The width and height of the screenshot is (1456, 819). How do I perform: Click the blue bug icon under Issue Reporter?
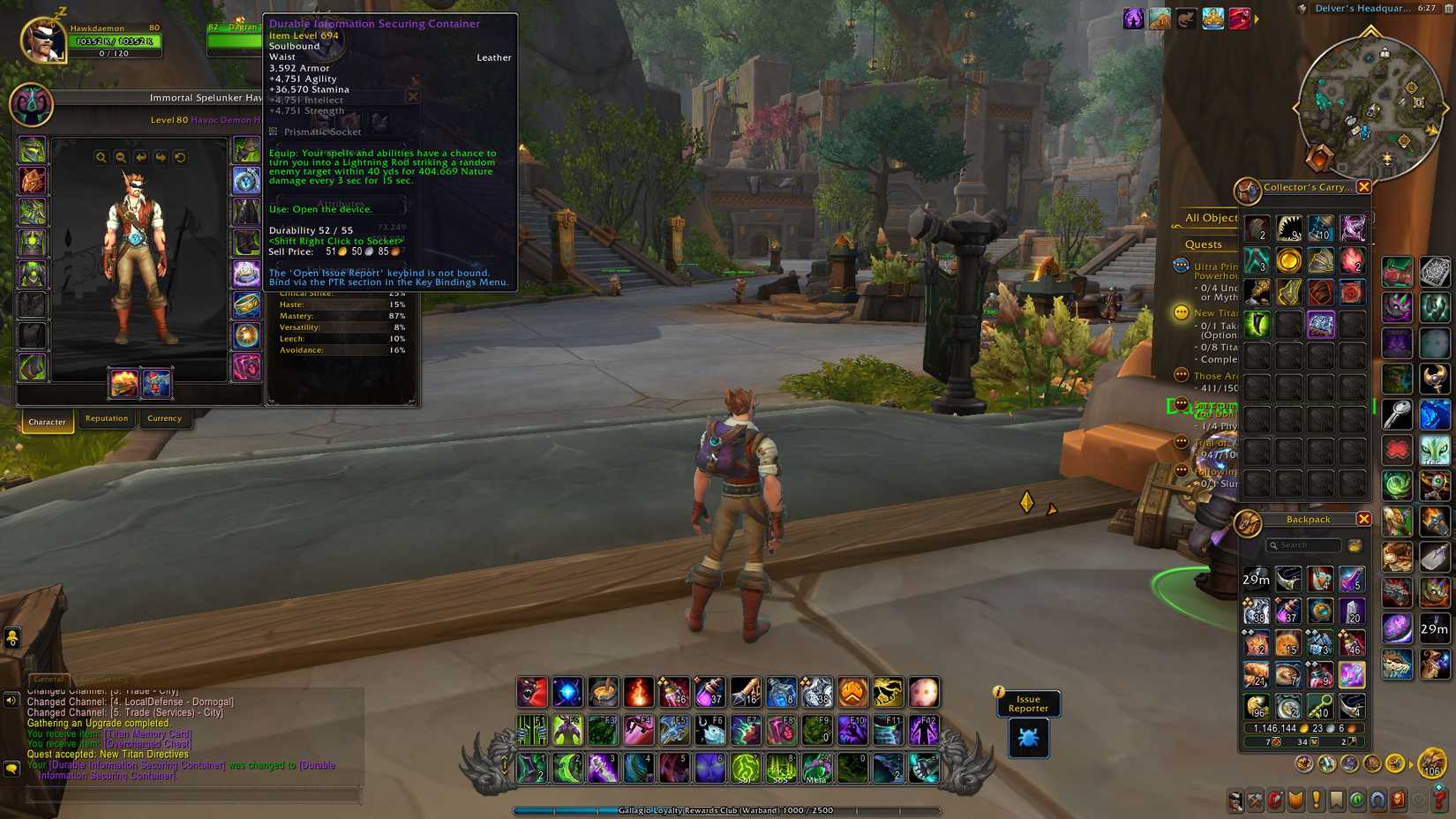(x=1027, y=740)
